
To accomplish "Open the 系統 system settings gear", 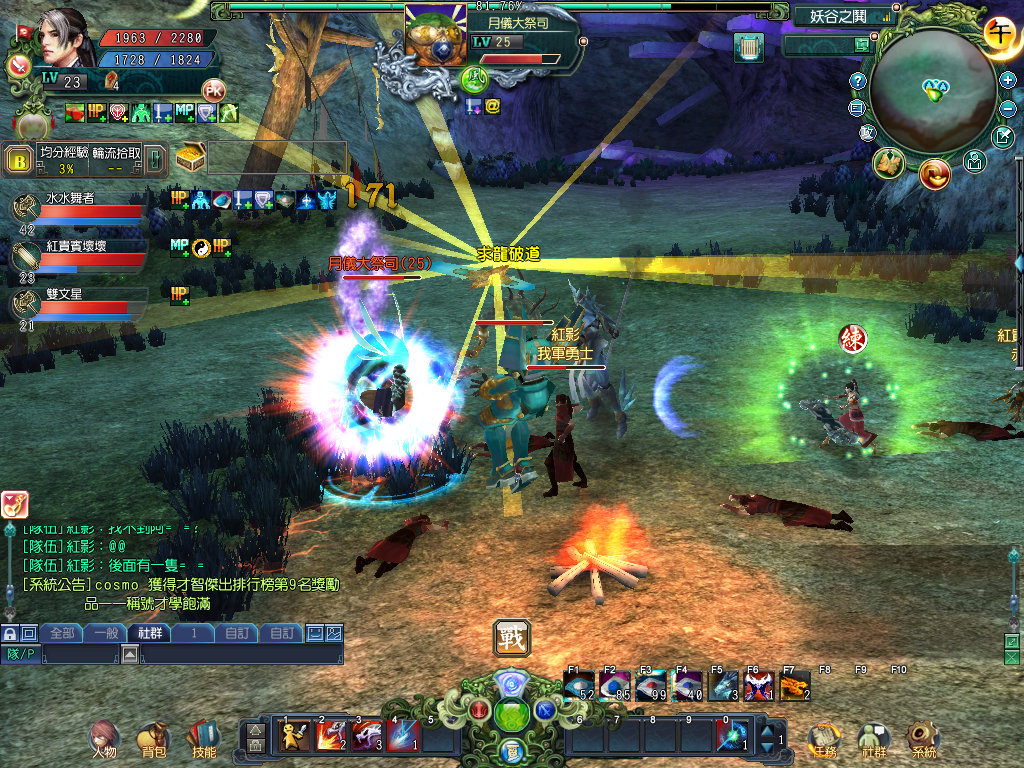I will coord(923,739).
